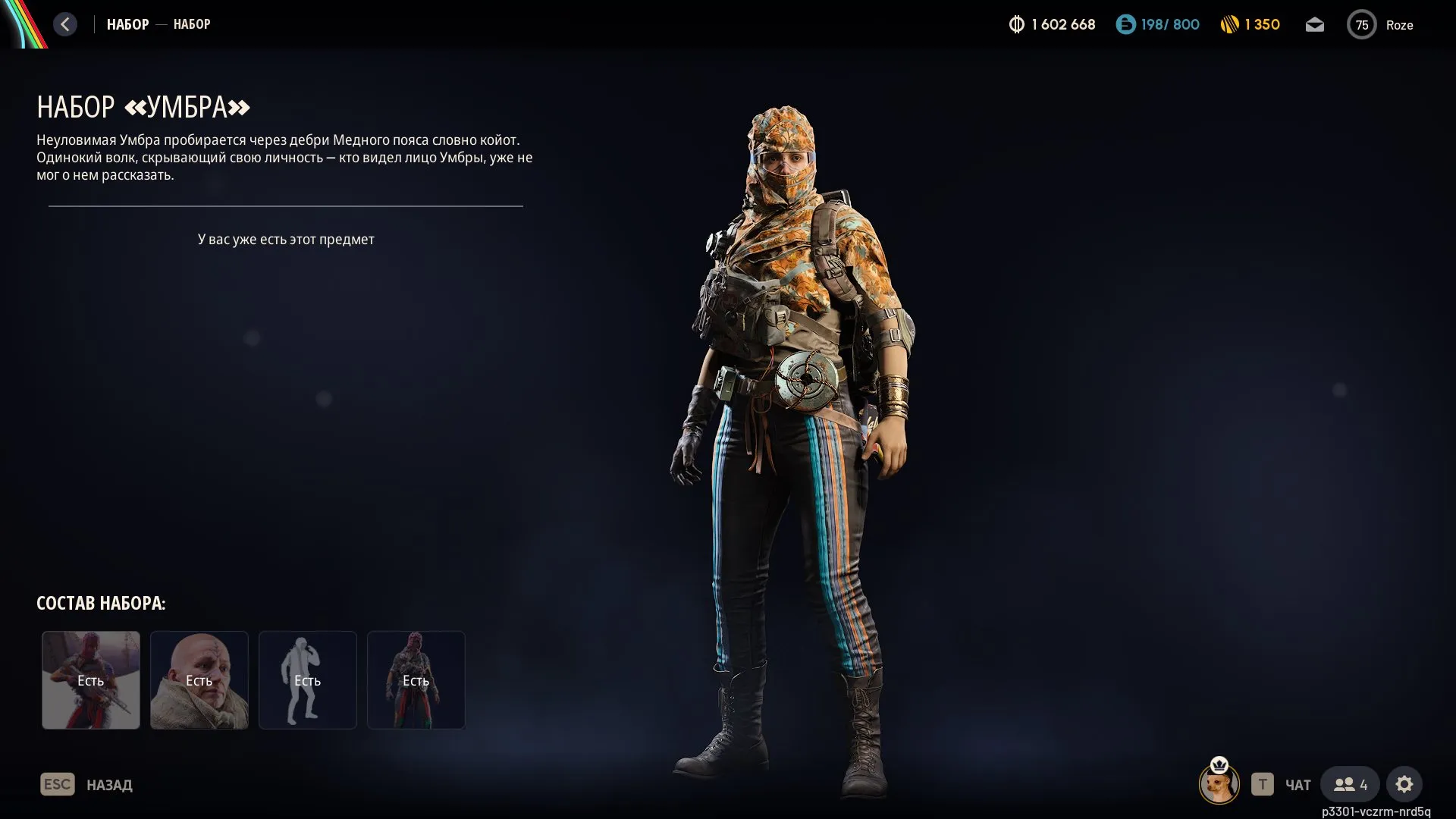Image resolution: width=1456 pixels, height=819 pixels.
Task: Select the full-body outfit thumbnail
Action: tap(416, 680)
